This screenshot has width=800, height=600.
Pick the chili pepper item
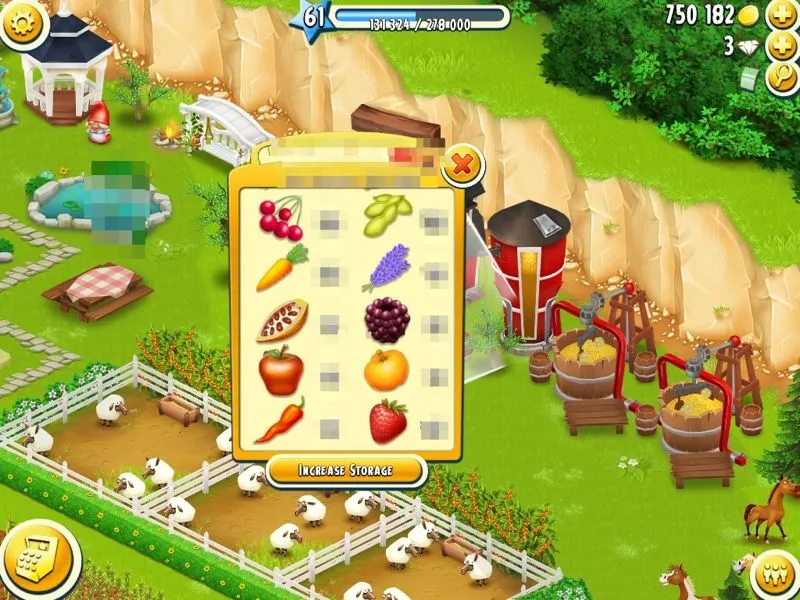[279, 421]
